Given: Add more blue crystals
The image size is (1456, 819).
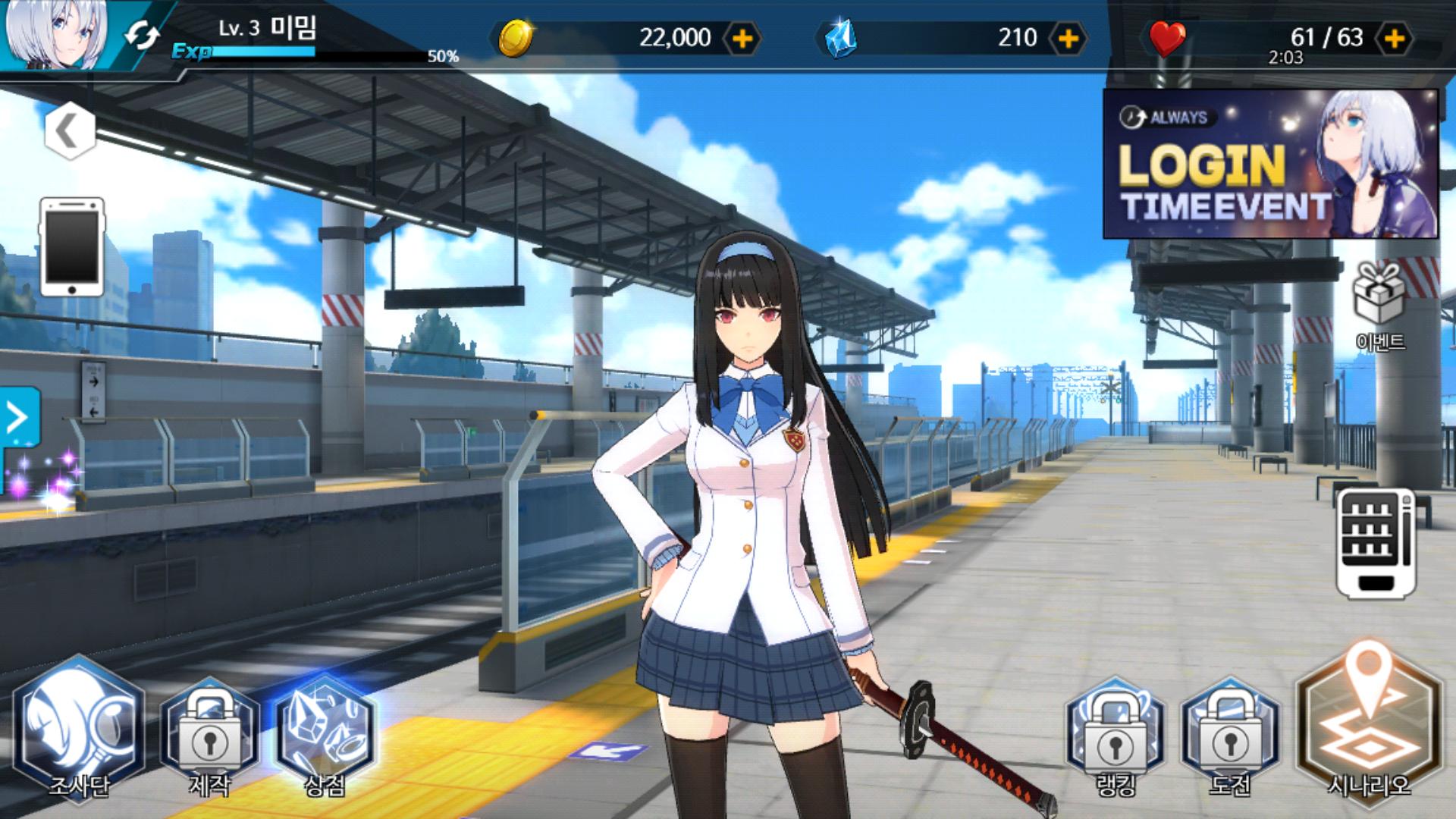Looking at the screenshot, I should tap(1068, 38).
